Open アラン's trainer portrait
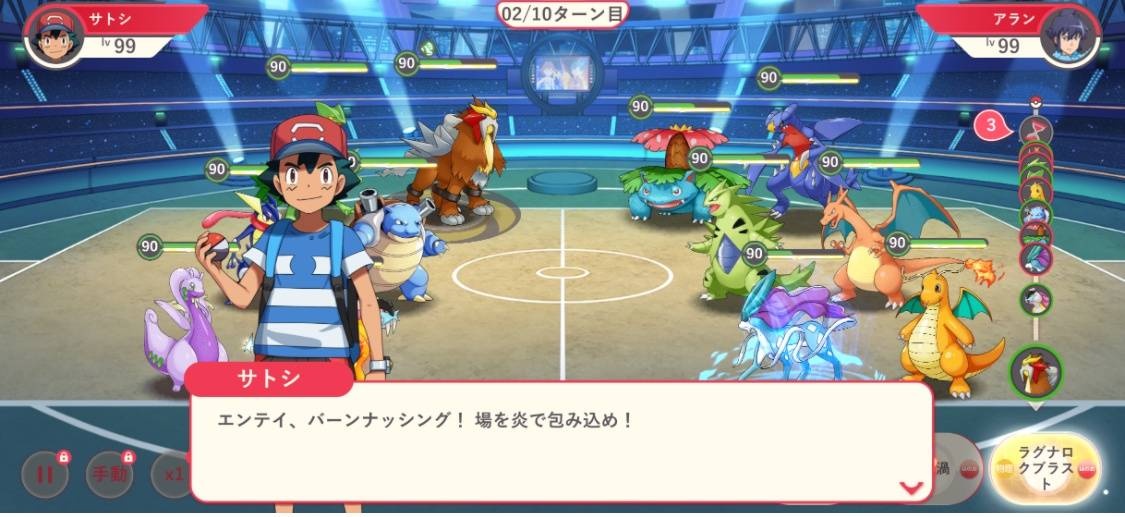1125x517 pixels. pos(1069,36)
